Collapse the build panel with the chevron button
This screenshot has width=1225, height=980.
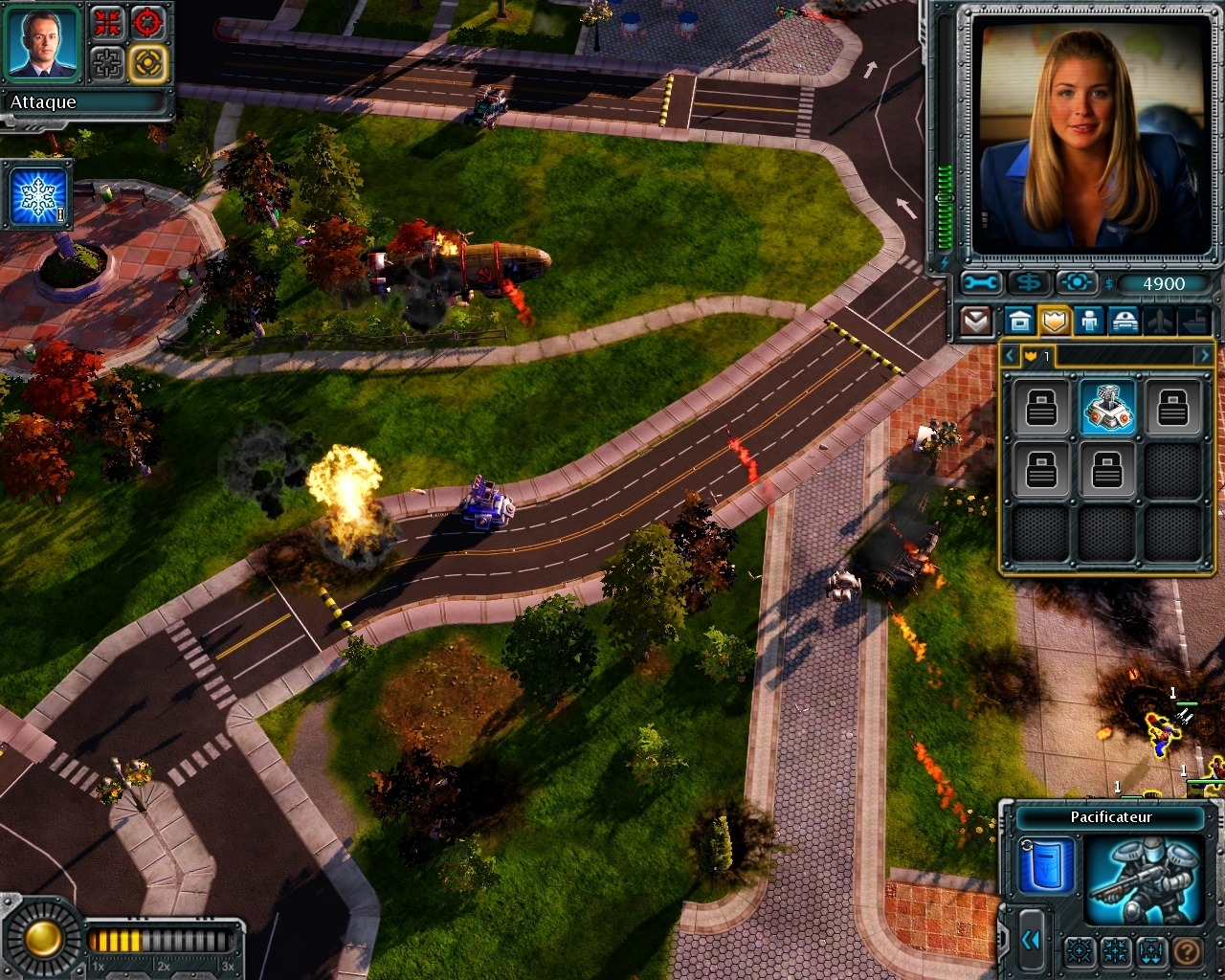975,321
